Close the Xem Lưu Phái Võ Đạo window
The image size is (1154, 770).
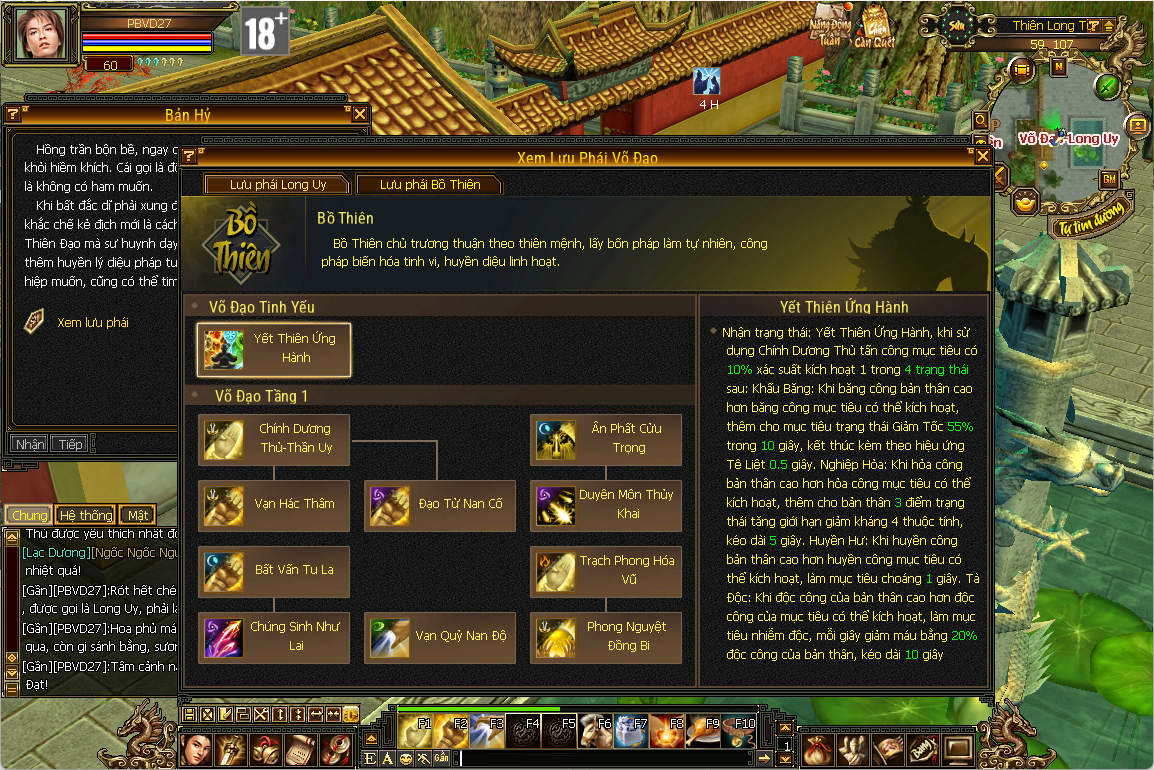[982, 157]
